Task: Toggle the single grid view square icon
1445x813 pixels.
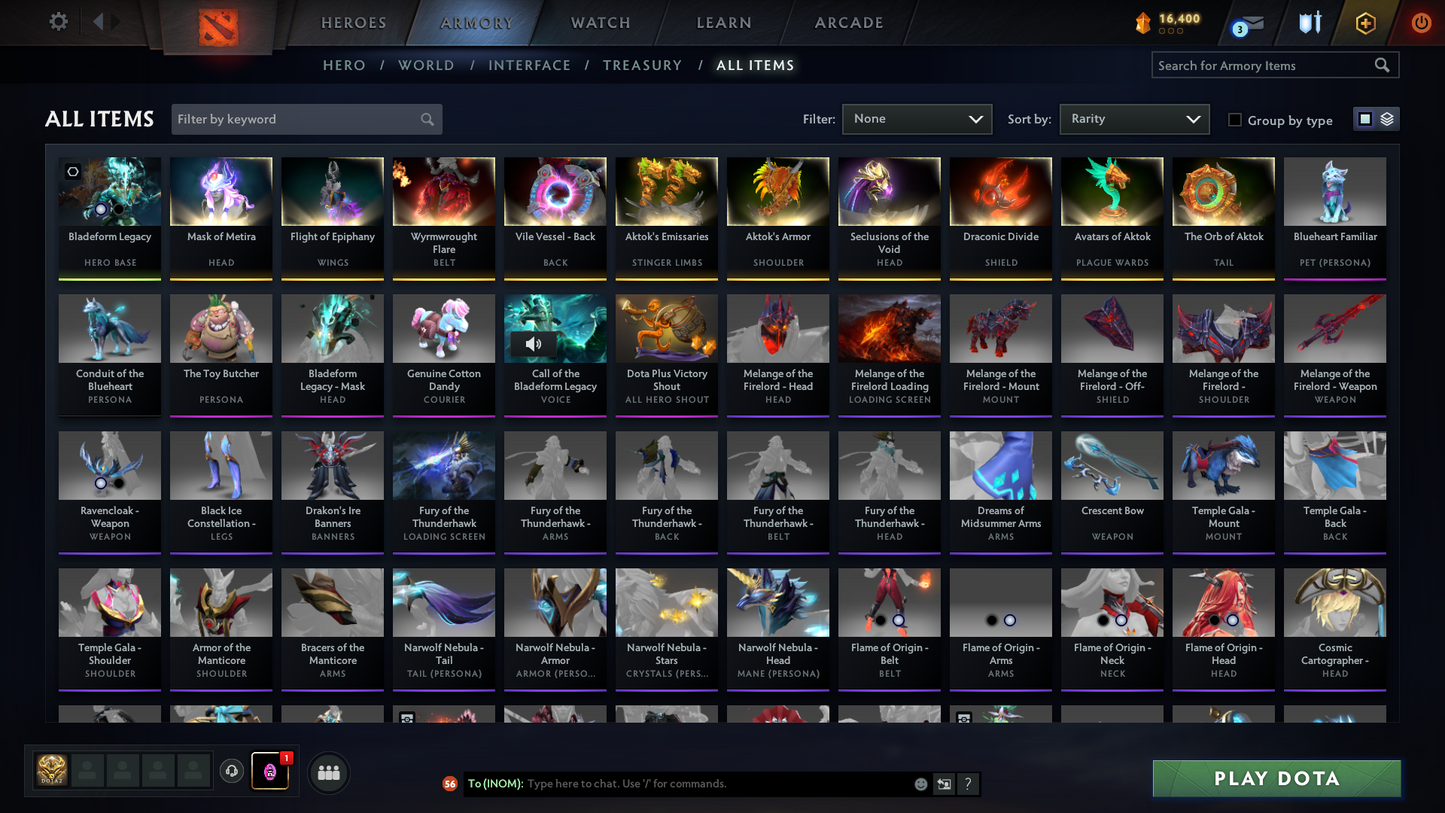Action: coord(1364,118)
